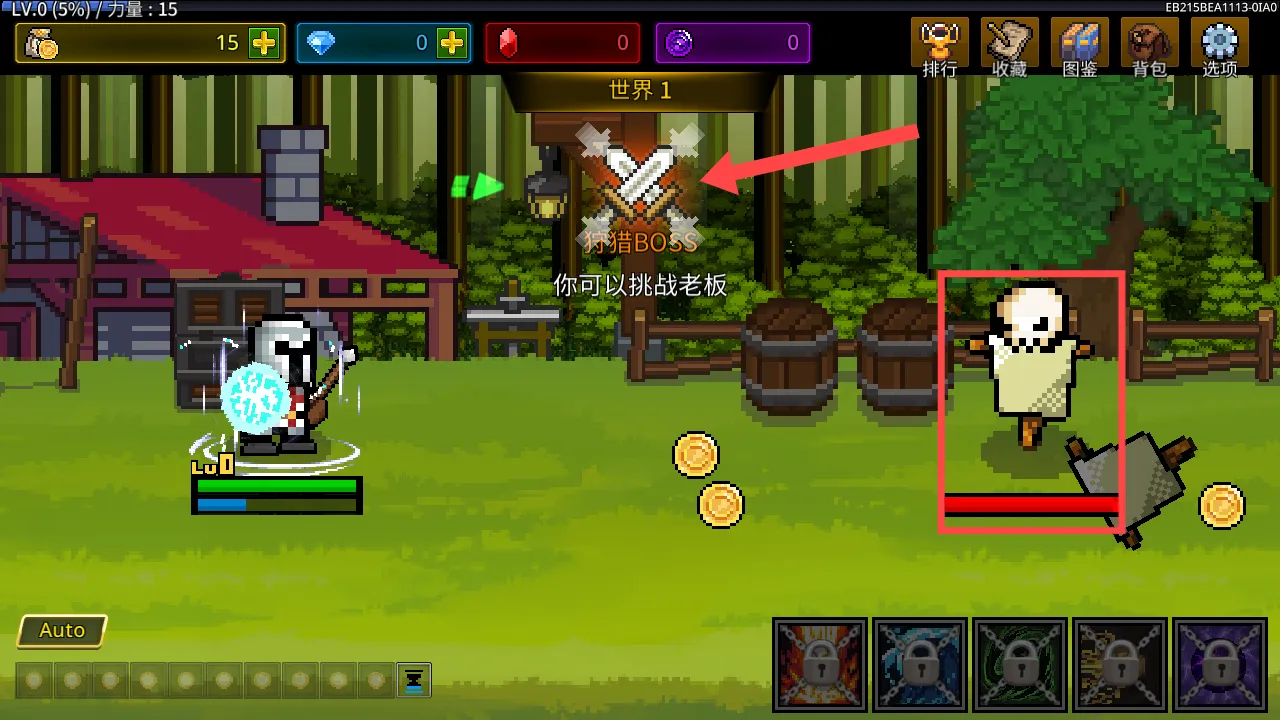Screen dimensions: 1280x720
Task: Select the locked purple lightning skill slot
Action: pos(1219,664)
